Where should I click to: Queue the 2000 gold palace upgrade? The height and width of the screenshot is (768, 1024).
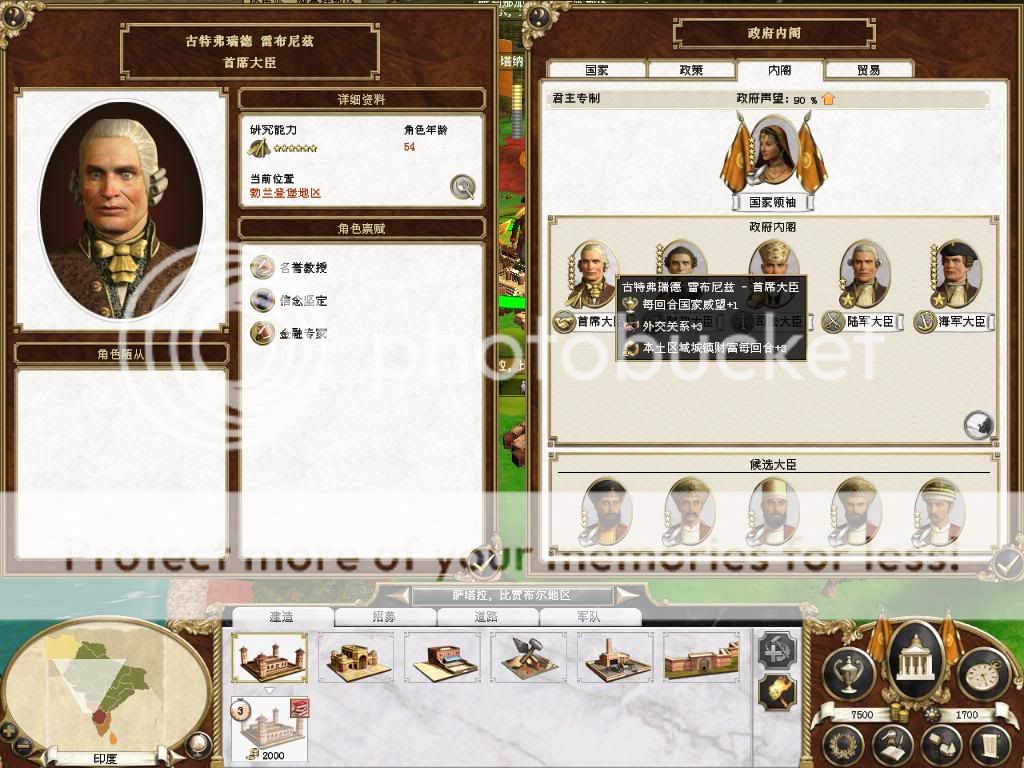point(269,728)
